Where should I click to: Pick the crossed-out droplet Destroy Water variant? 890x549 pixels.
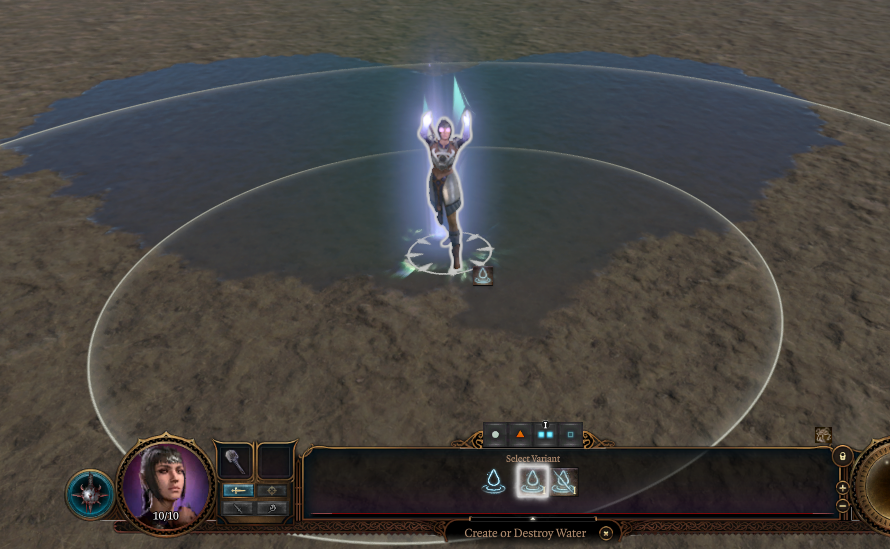pos(563,482)
